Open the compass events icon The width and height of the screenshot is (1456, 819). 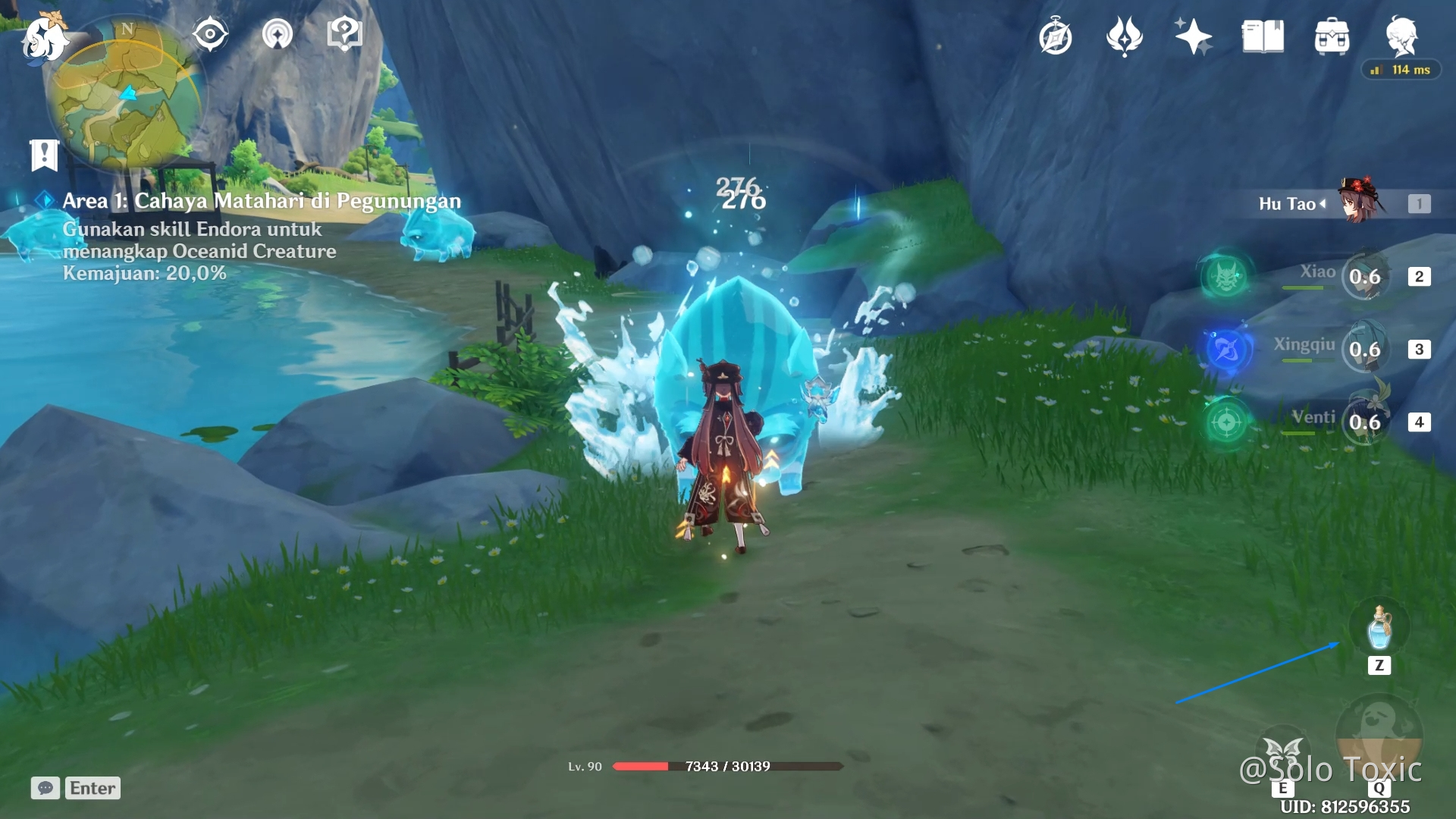[1056, 37]
